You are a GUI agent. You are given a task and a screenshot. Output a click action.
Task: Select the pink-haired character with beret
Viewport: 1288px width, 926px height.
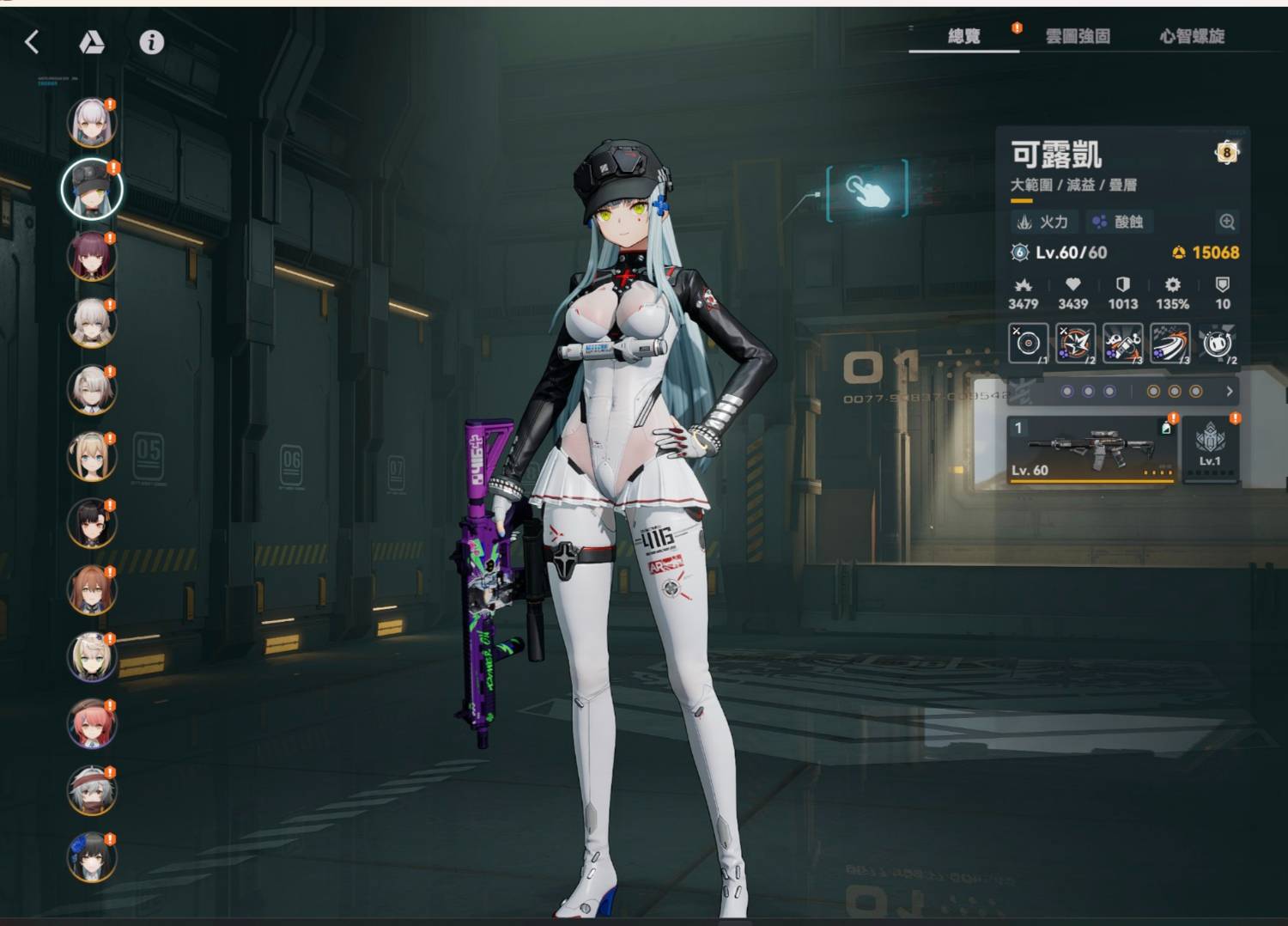click(x=91, y=723)
